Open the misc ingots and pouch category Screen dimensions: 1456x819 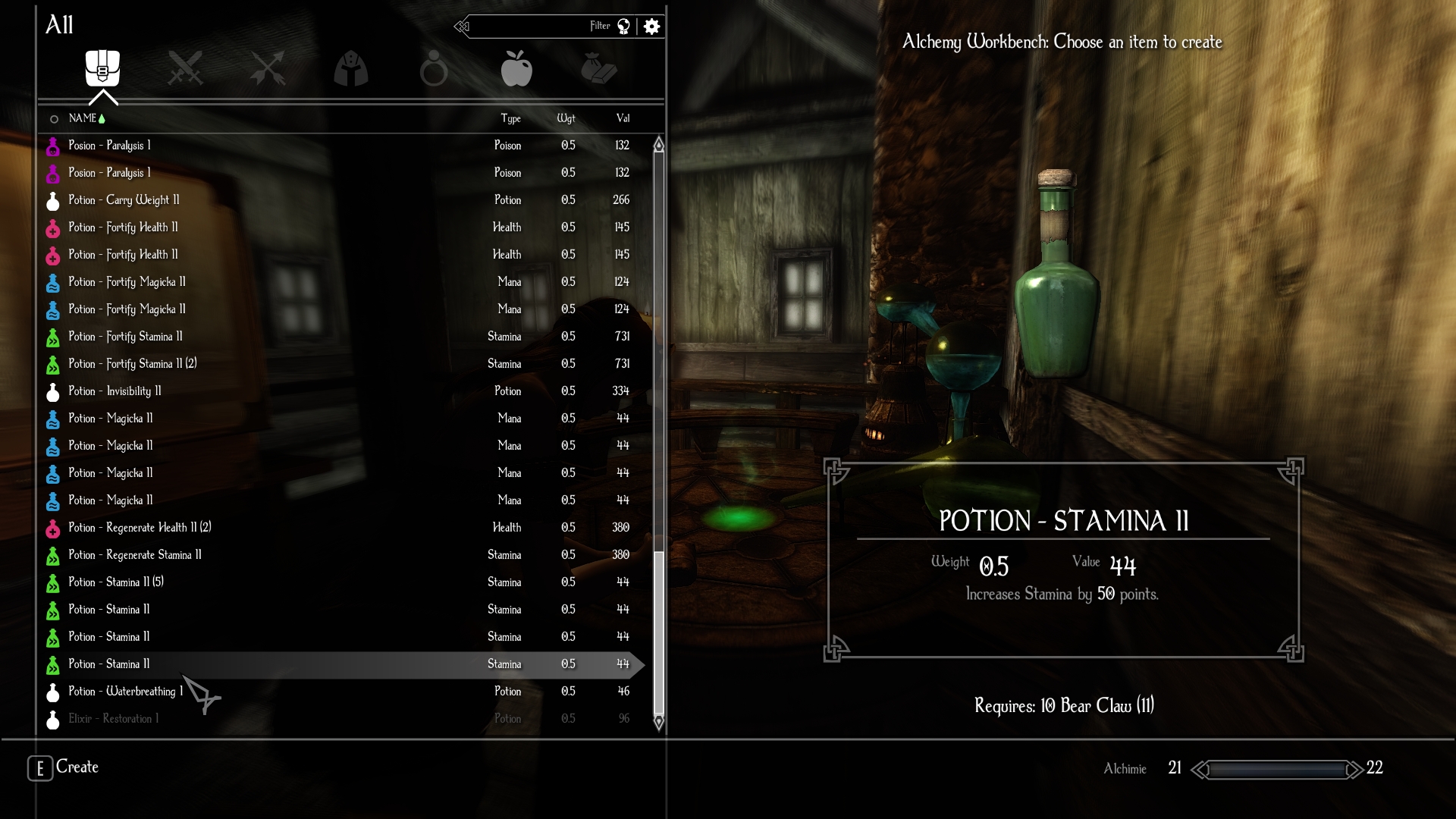(599, 68)
